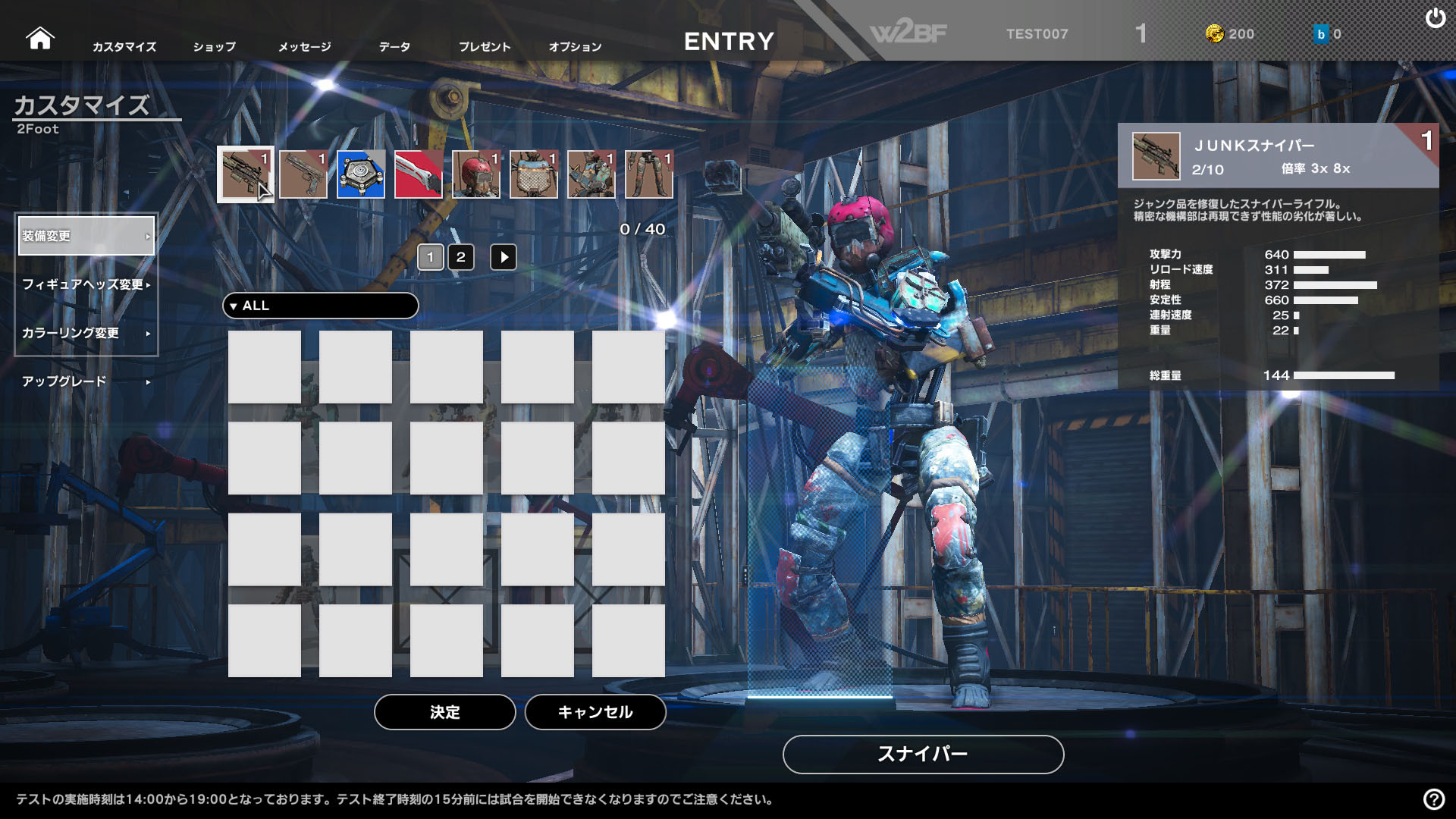Open the プレゼント menu
The width and height of the screenshot is (1456, 819).
485,47
